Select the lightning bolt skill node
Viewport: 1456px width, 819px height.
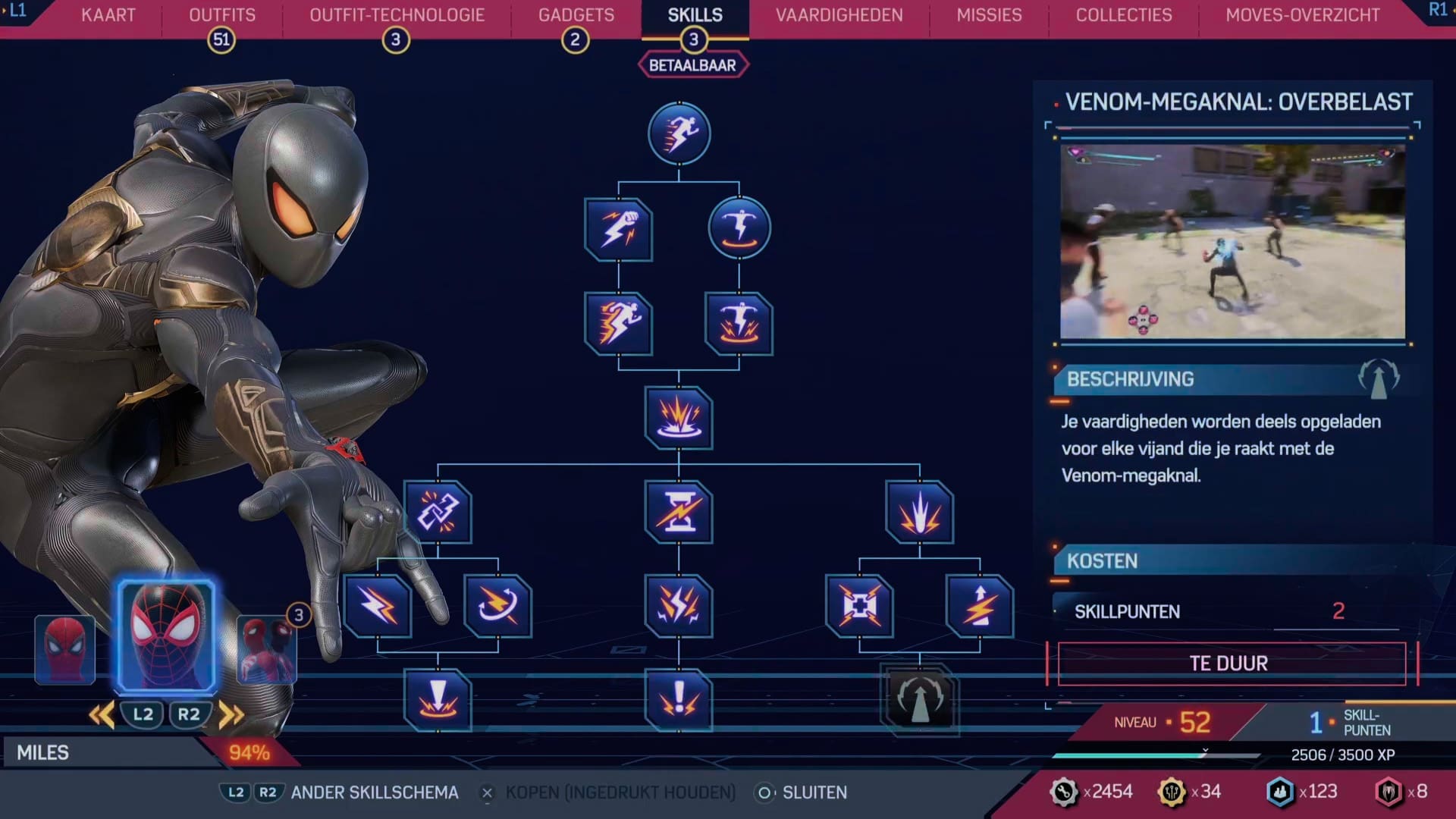pos(377,607)
